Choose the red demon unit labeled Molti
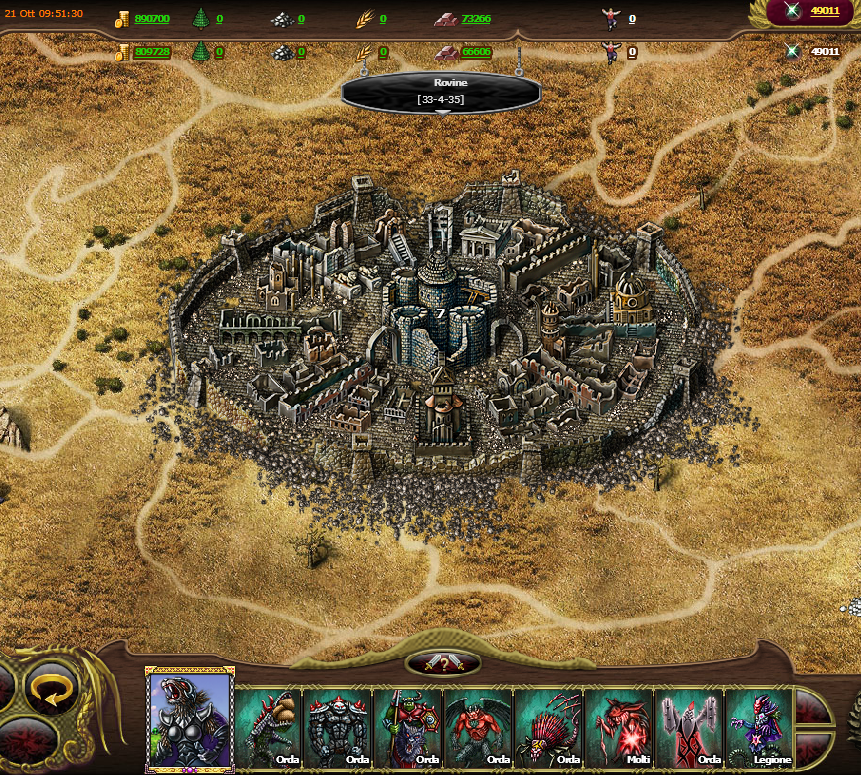This screenshot has width=861, height=775. tap(618, 727)
